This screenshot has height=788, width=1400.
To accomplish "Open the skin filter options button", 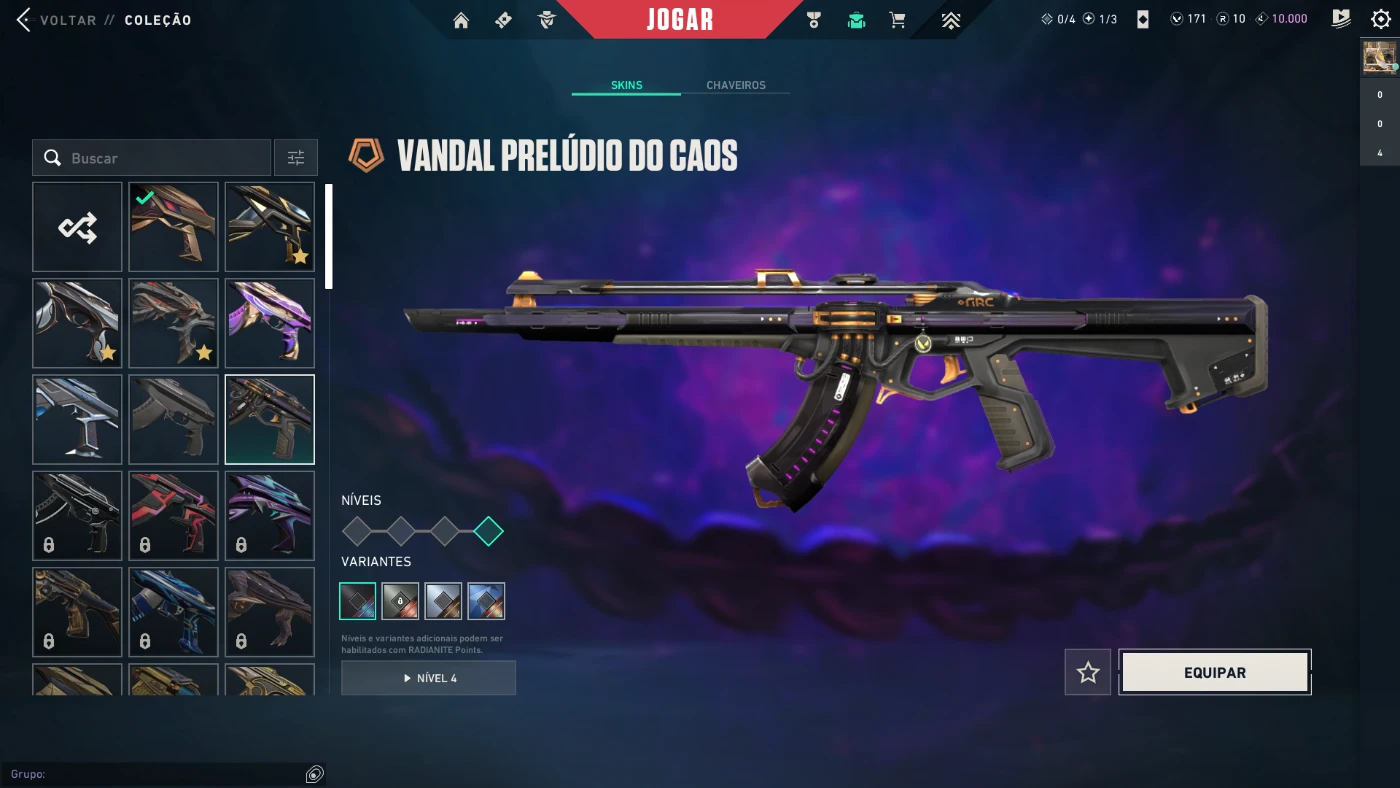I will (296, 158).
